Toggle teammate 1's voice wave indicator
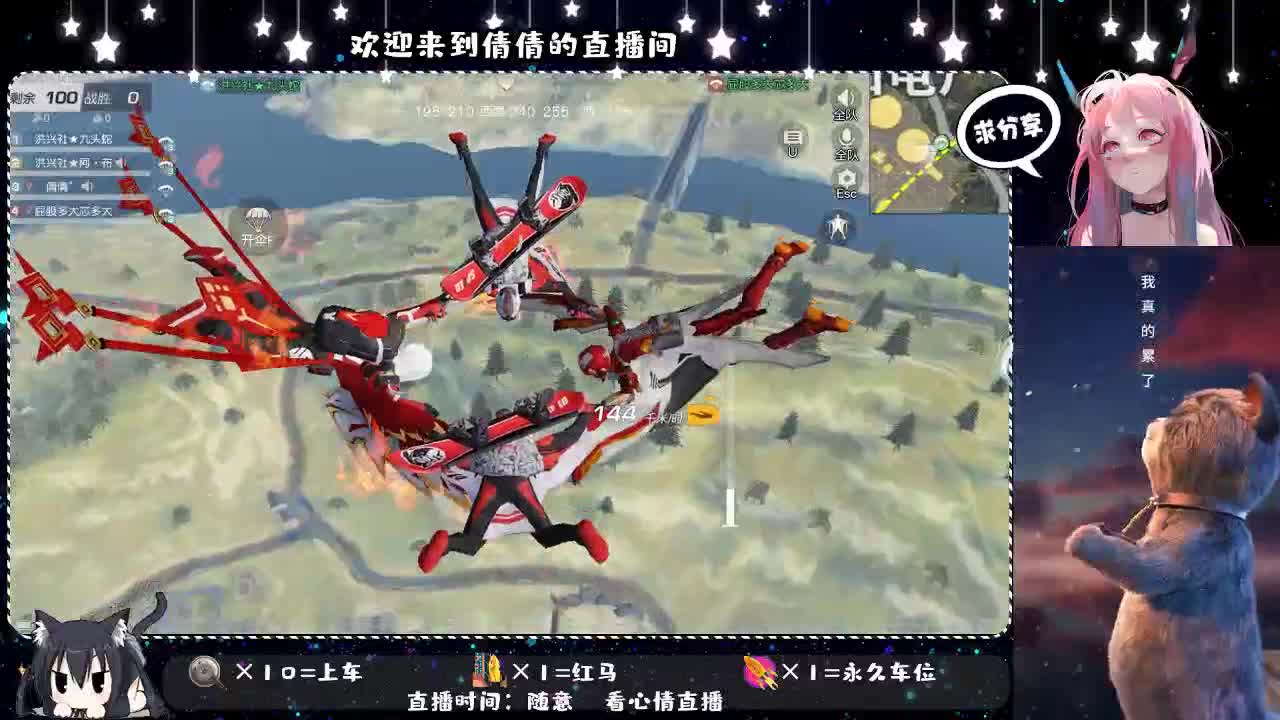1280x720 pixels. point(122,141)
